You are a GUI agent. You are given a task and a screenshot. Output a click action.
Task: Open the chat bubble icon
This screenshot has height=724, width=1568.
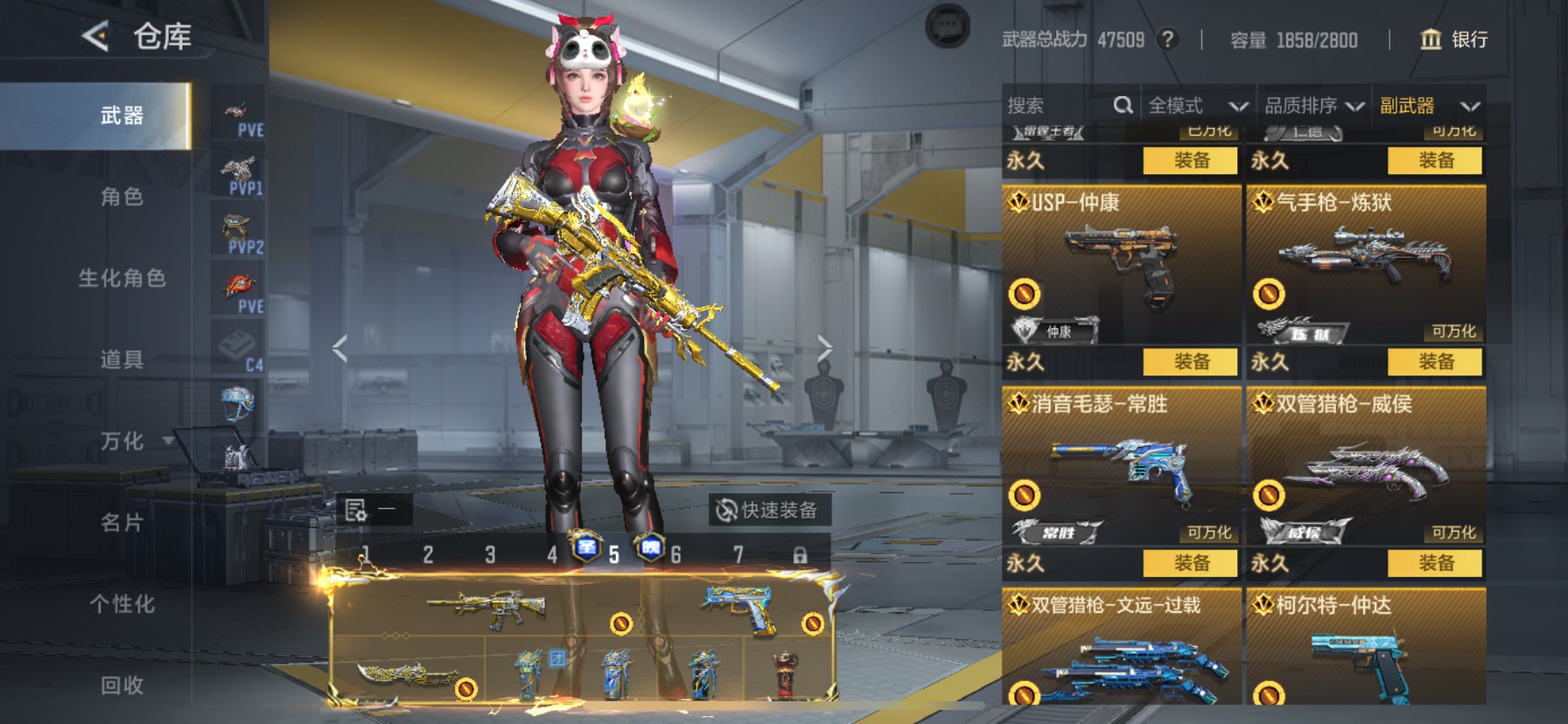coord(947,27)
